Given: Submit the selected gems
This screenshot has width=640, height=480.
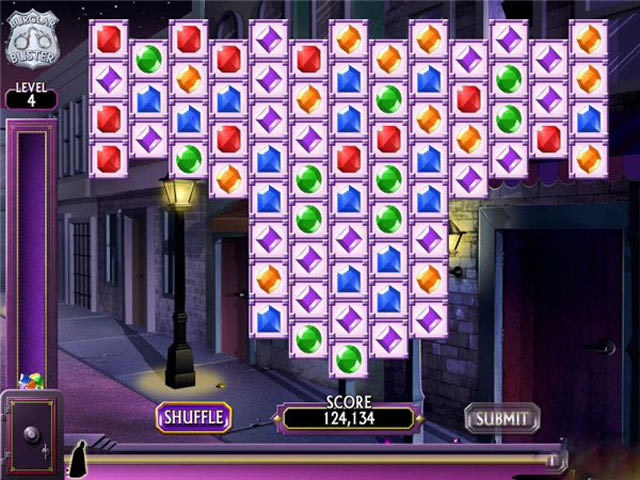Looking at the screenshot, I should (x=502, y=417).
